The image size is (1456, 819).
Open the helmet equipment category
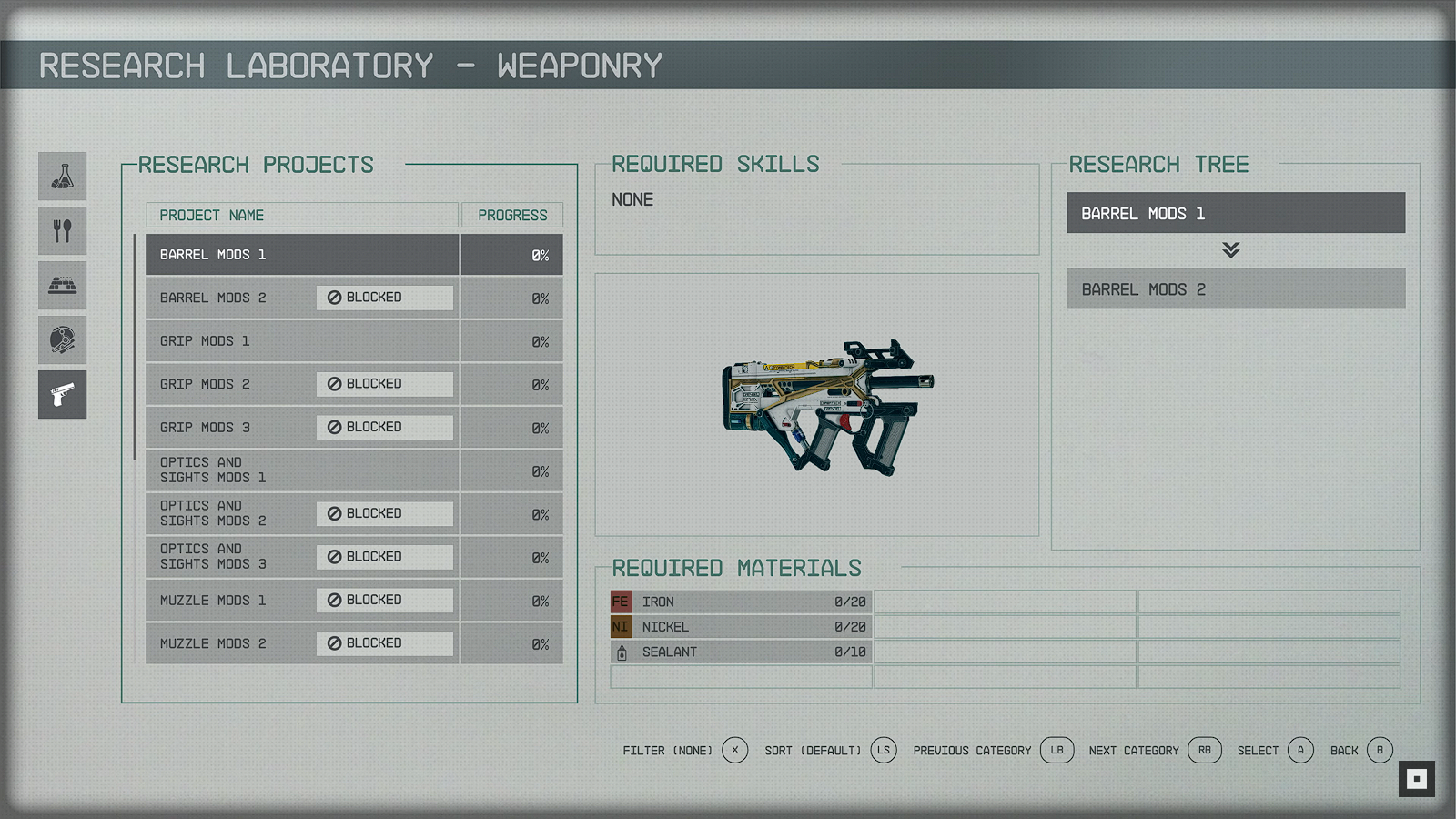click(x=63, y=340)
